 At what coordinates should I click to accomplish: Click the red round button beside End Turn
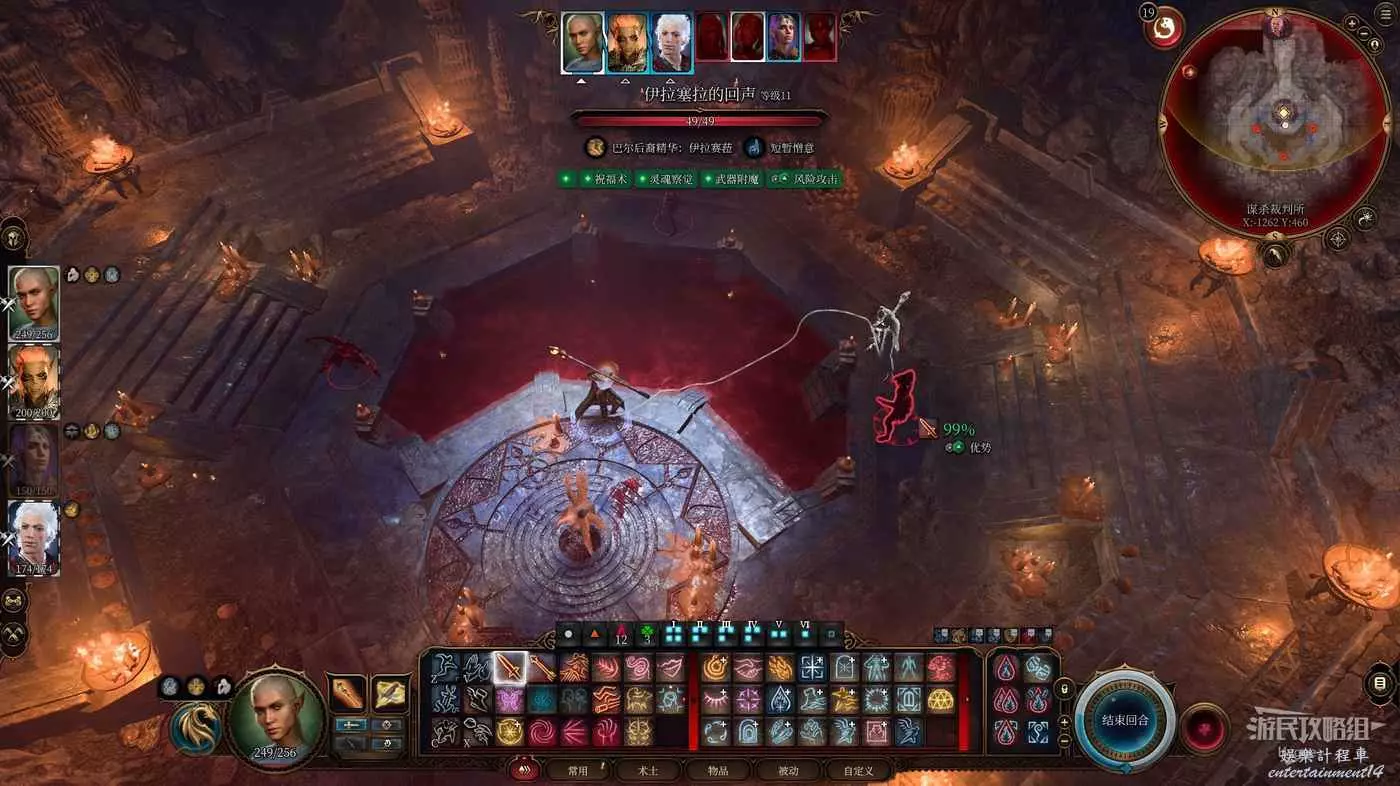pyautogui.click(x=1204, y=727)
